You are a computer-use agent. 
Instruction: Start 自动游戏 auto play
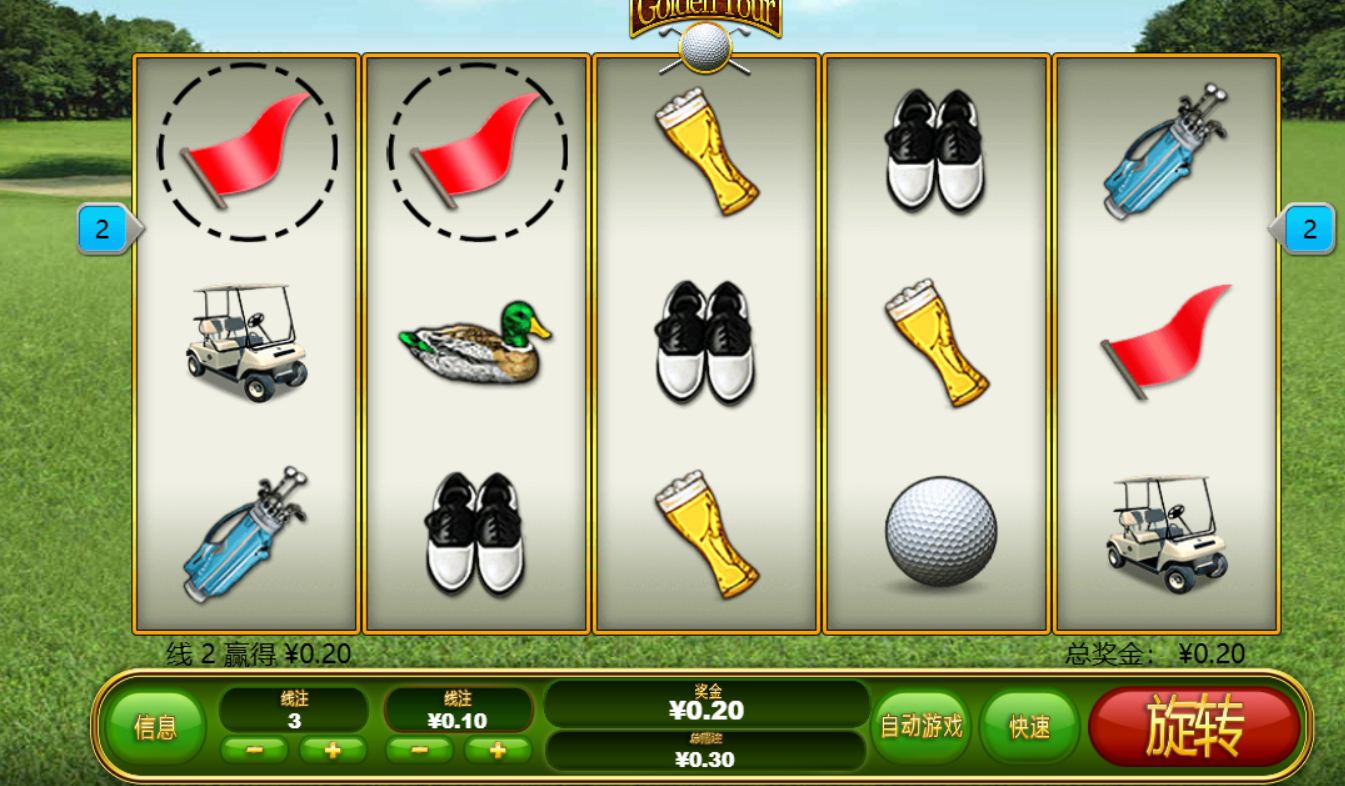(921, 727)
